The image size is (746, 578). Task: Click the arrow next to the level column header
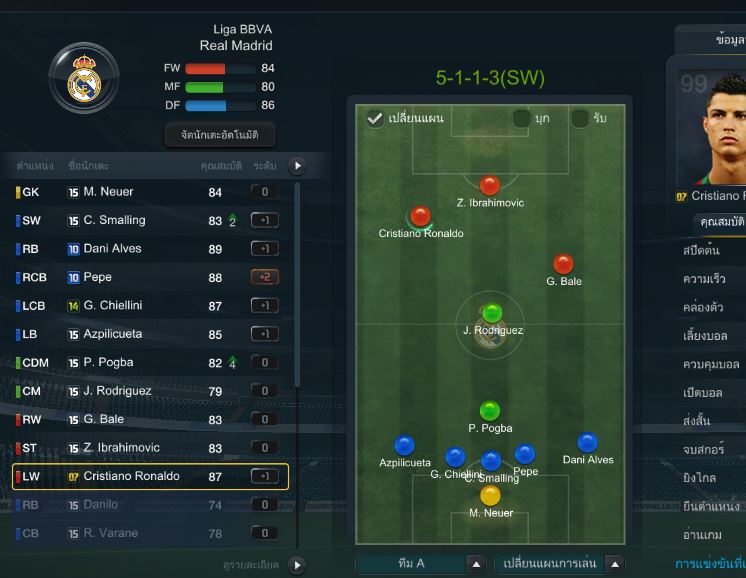[296, 166]
